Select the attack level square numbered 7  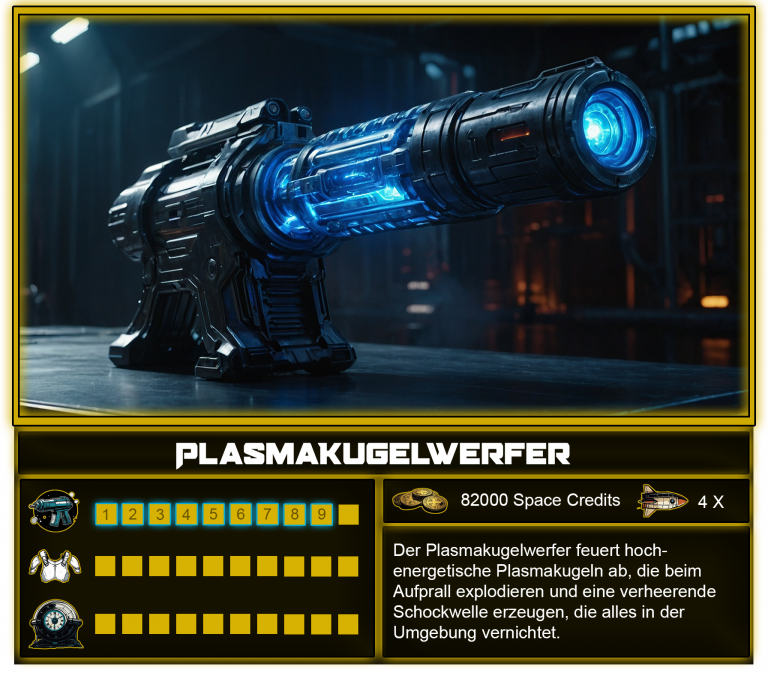[267, 515]
